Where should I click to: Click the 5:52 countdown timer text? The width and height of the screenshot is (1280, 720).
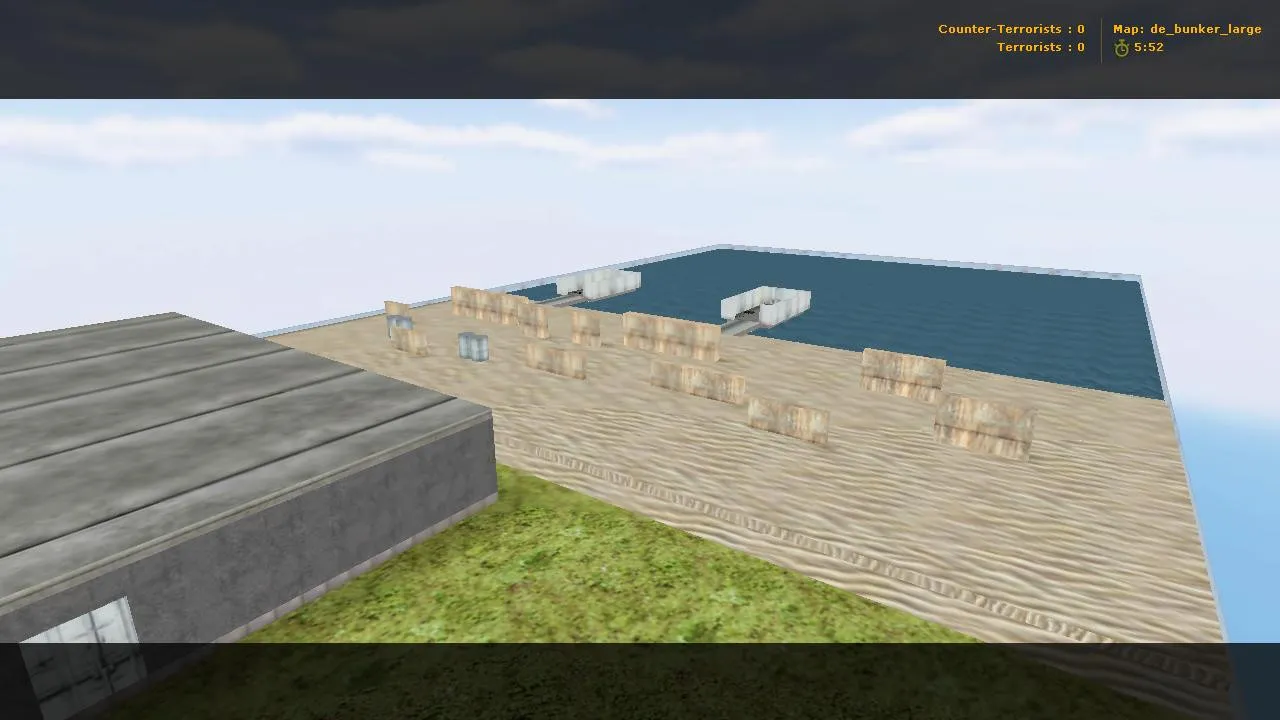[x=1148, y=47]
